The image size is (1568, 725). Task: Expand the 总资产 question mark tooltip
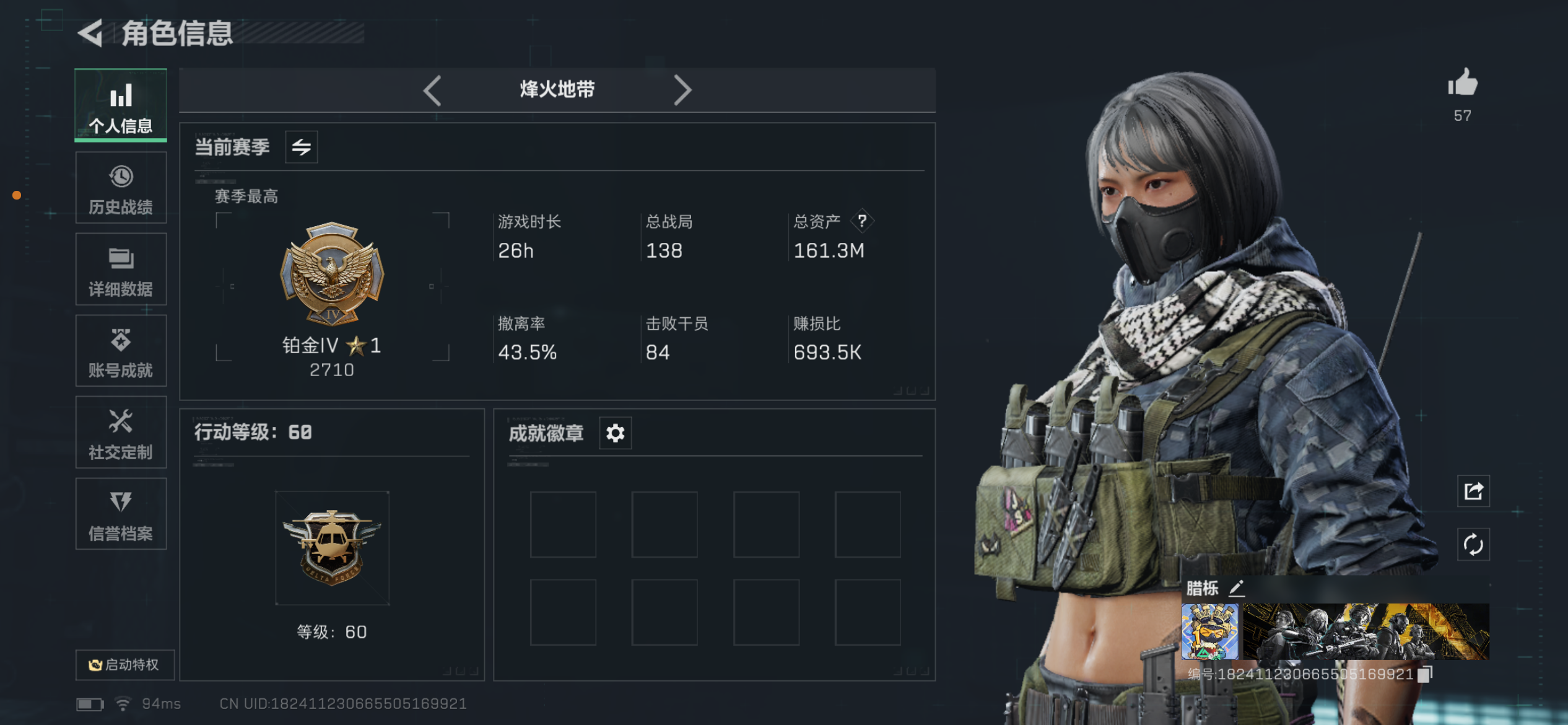click(x=863, y=221)
